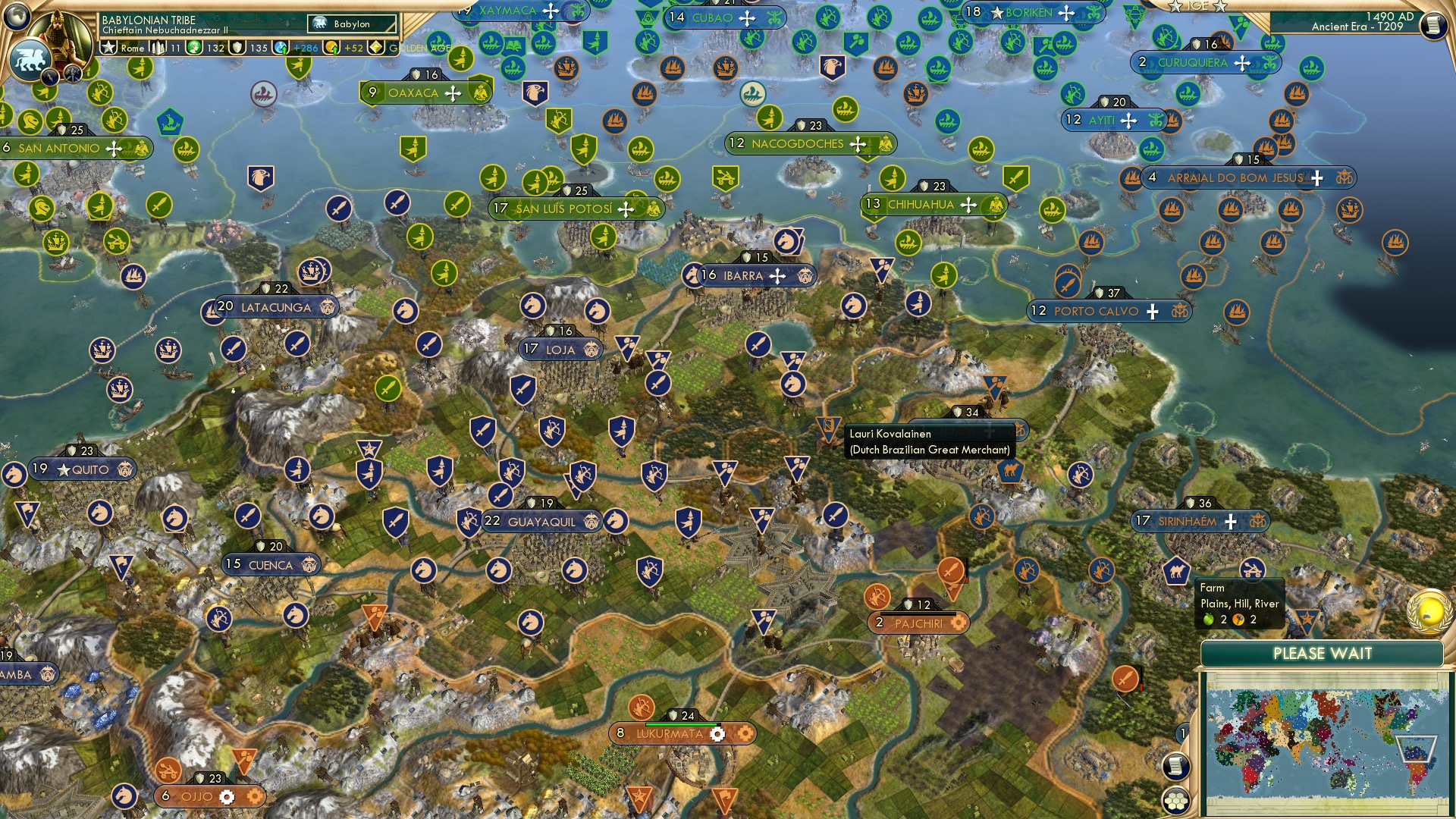This screenshot has width=1456, height=819.
Task: Choose the Lukurmata city banner
Action: point(670,733)
